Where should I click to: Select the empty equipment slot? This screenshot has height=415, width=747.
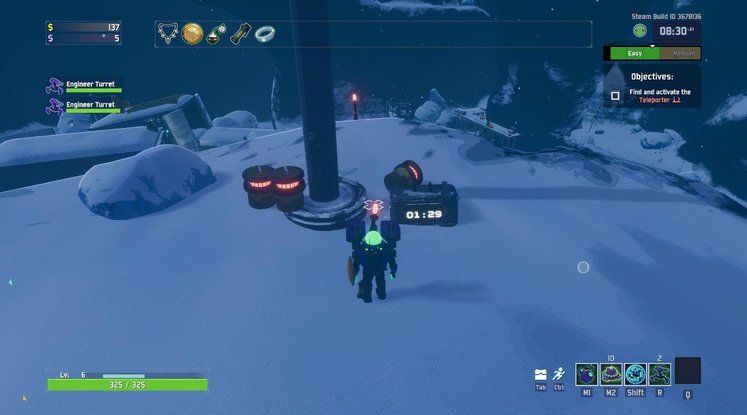[688, 370]
